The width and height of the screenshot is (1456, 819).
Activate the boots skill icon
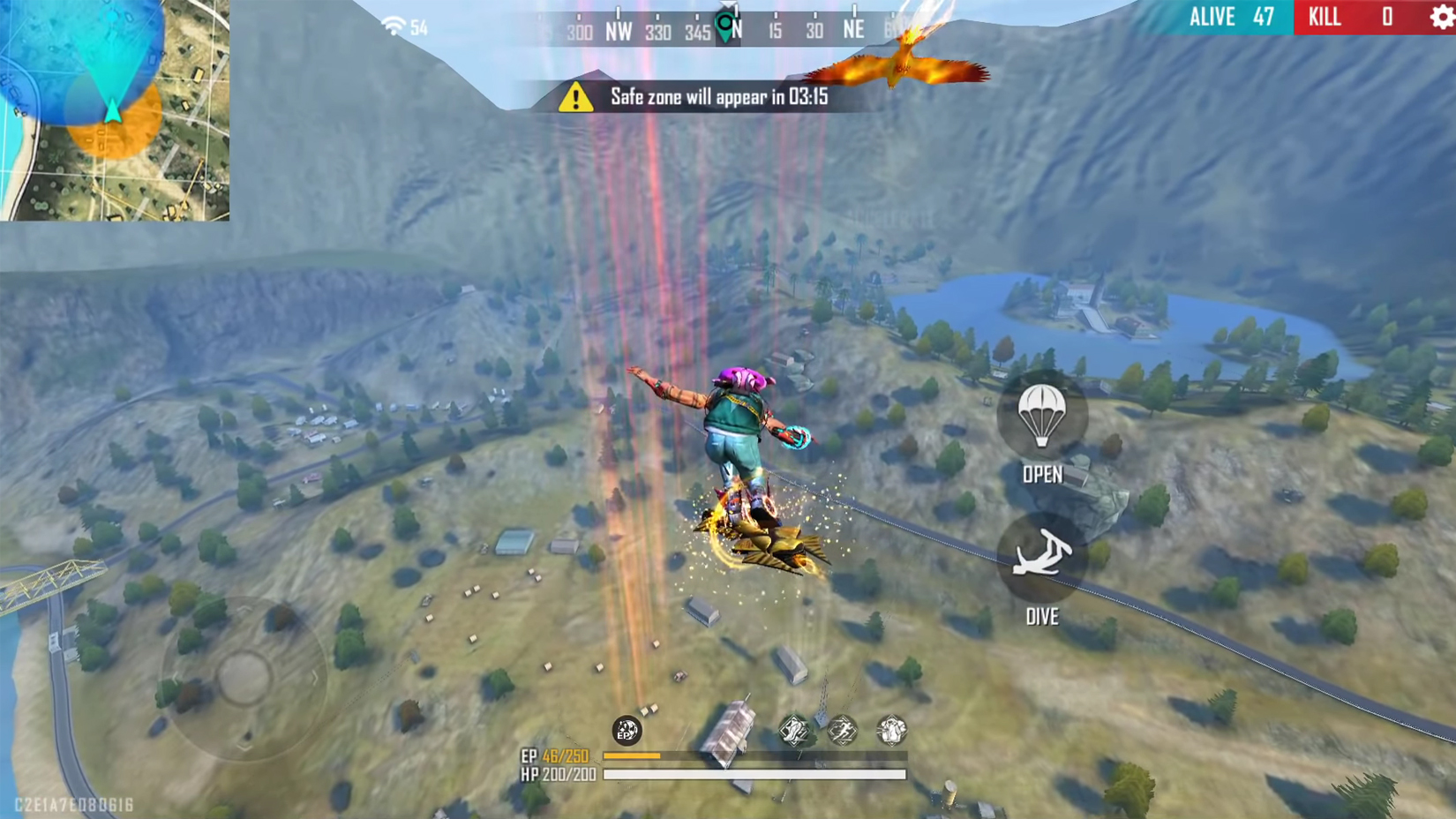[x=792, y=731]
